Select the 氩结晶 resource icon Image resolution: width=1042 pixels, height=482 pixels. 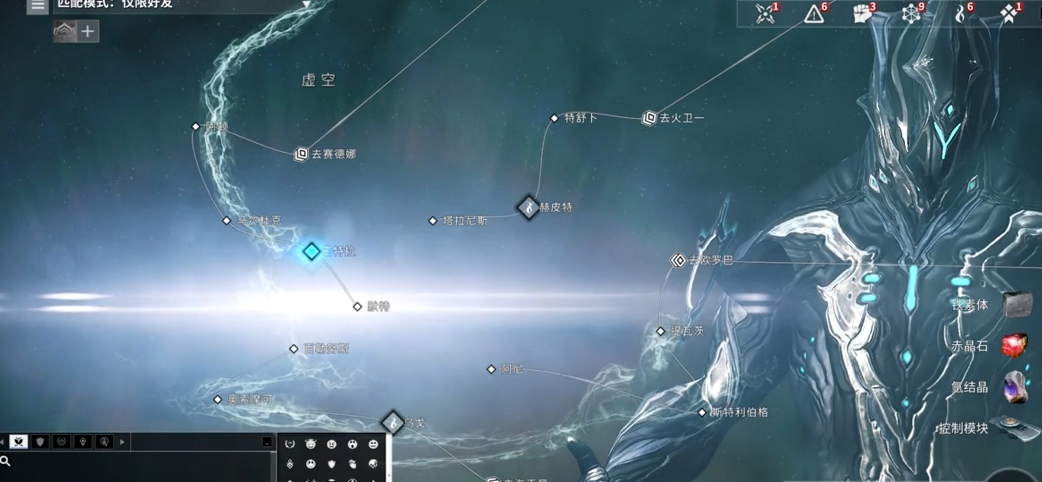point(1014,386)
